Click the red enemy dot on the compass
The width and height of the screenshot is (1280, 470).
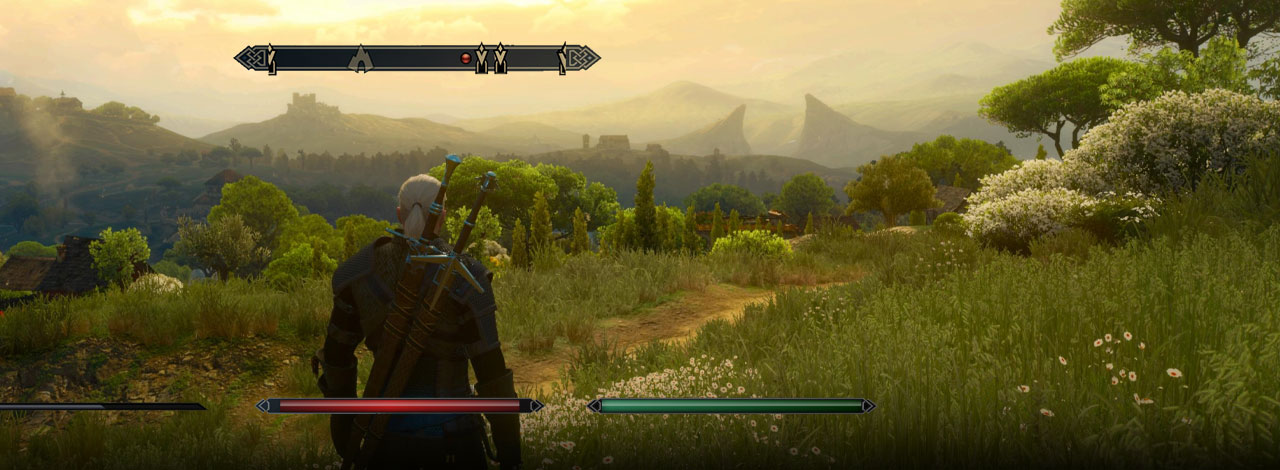click(x=465, y=58)
